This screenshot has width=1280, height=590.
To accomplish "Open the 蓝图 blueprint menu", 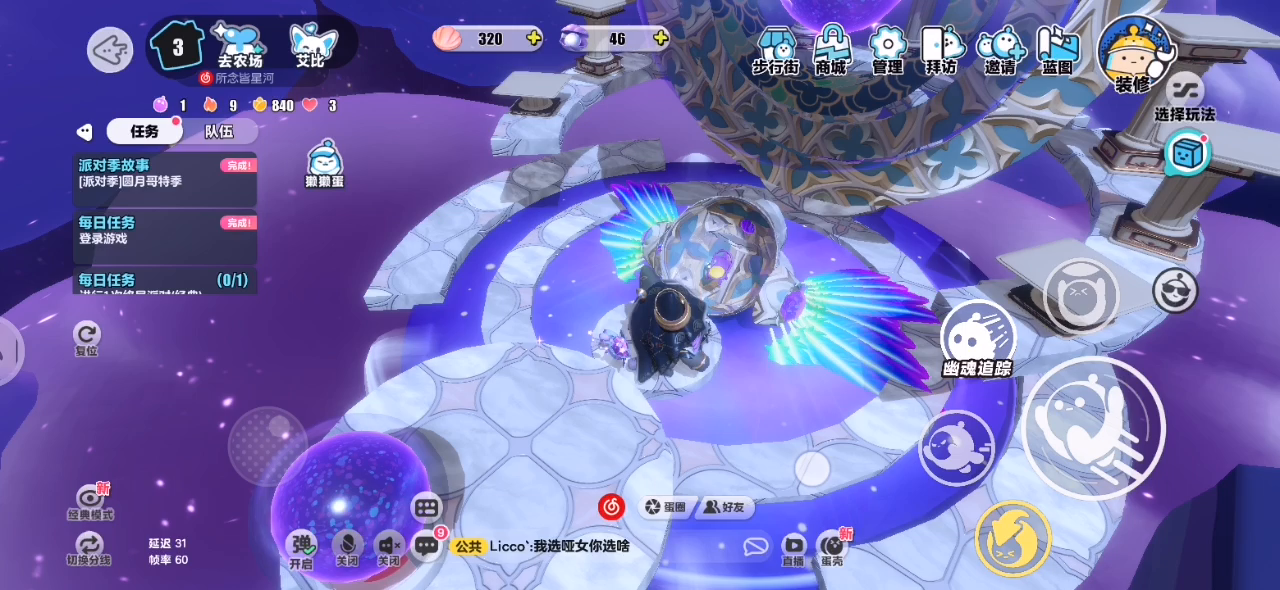I will (1057, 48).
